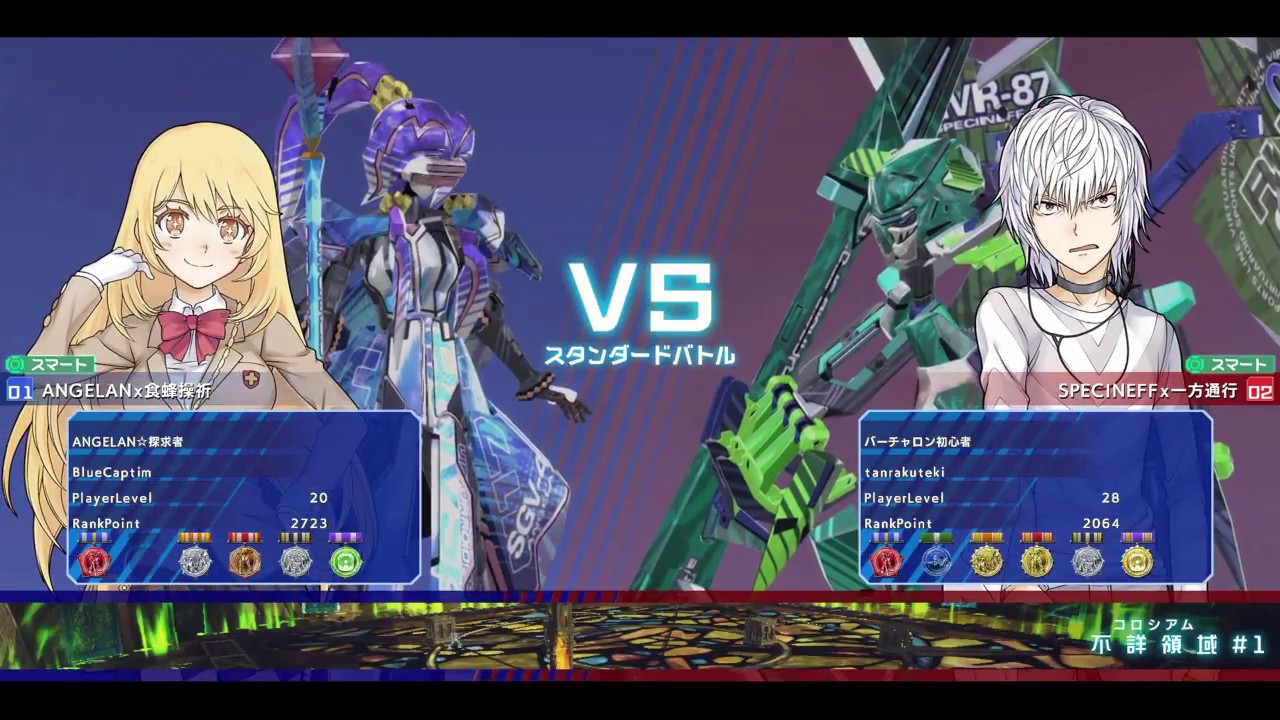Click the BlueCaptim player name
1280x720 pixels.
click(x=112, y=473)
